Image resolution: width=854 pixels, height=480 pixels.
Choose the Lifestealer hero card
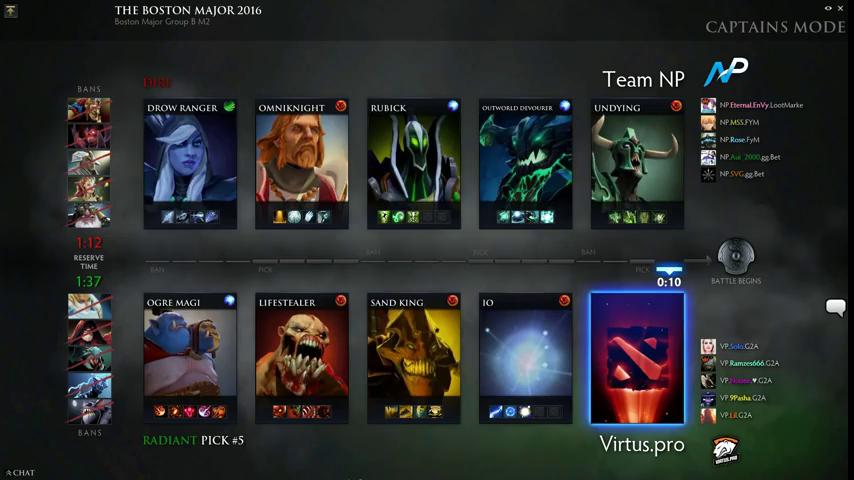(302, 357)
